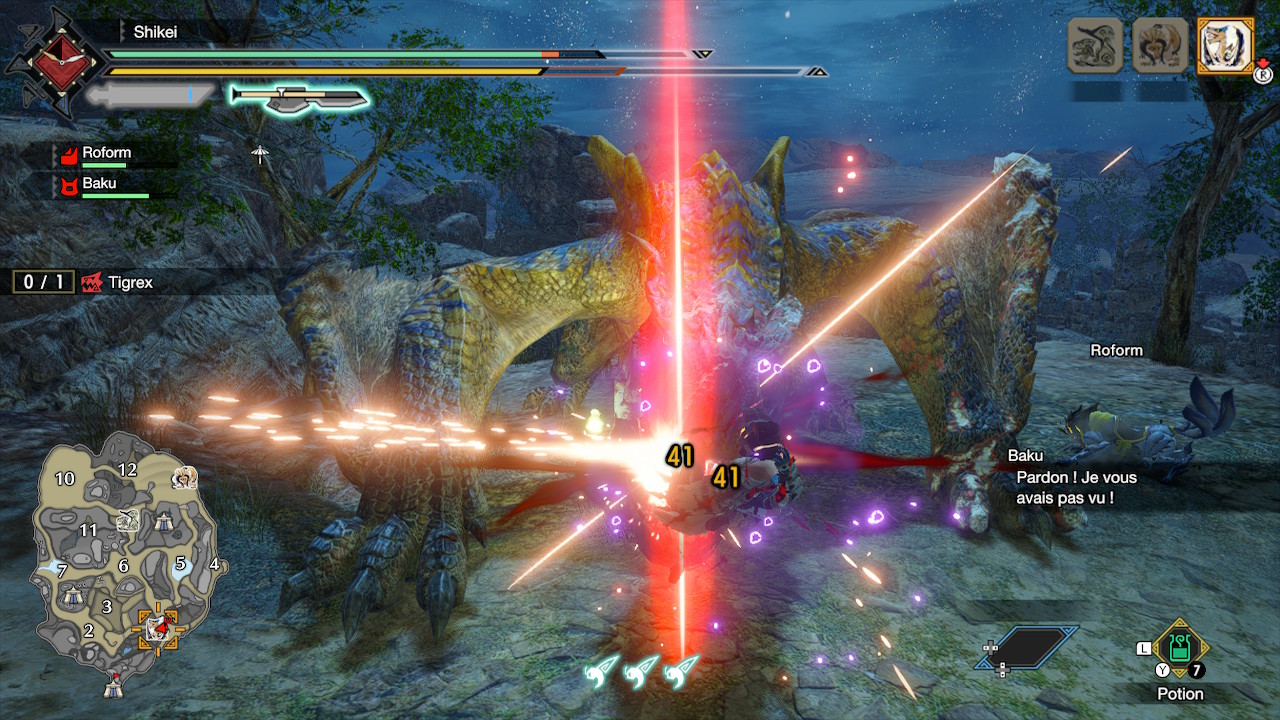Click the monster marker right of area 11

click(x=127, y=519)
